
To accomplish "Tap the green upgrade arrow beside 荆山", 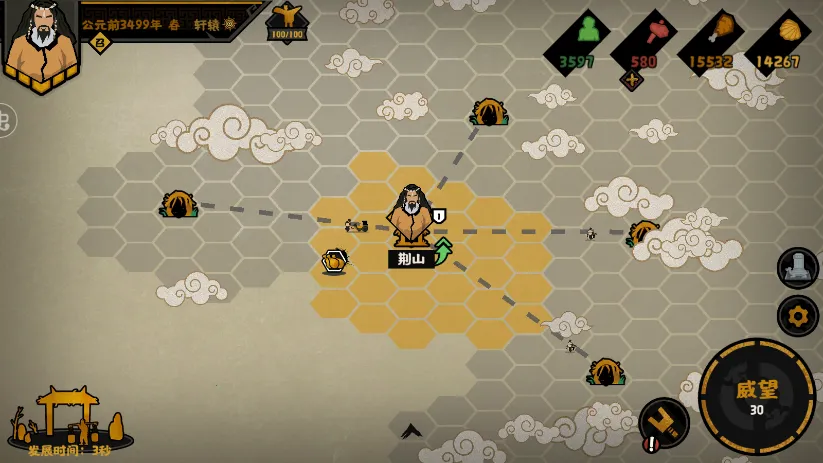I will pyautogui.click(x=442, y=250).
